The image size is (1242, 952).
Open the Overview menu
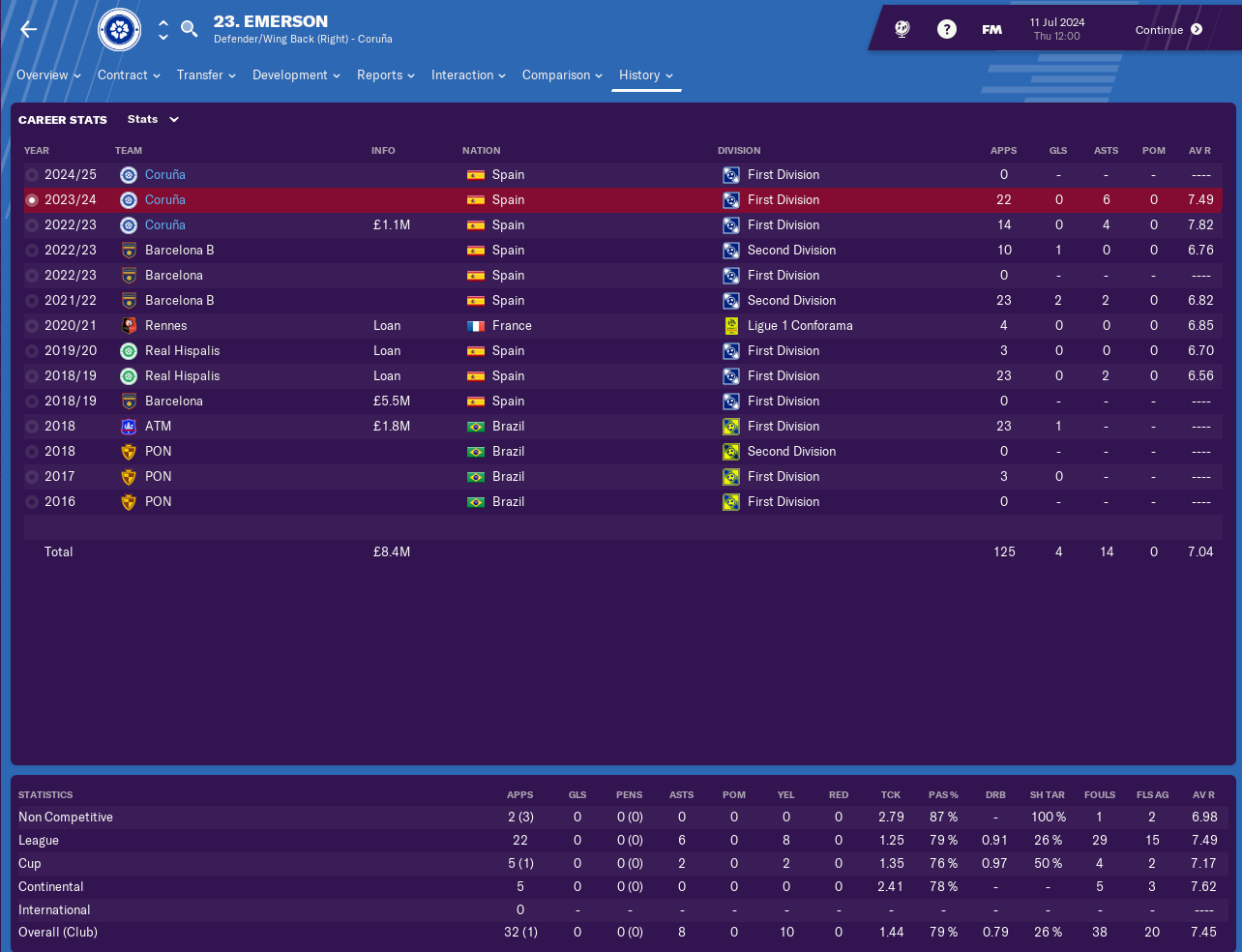pos(48,75)
